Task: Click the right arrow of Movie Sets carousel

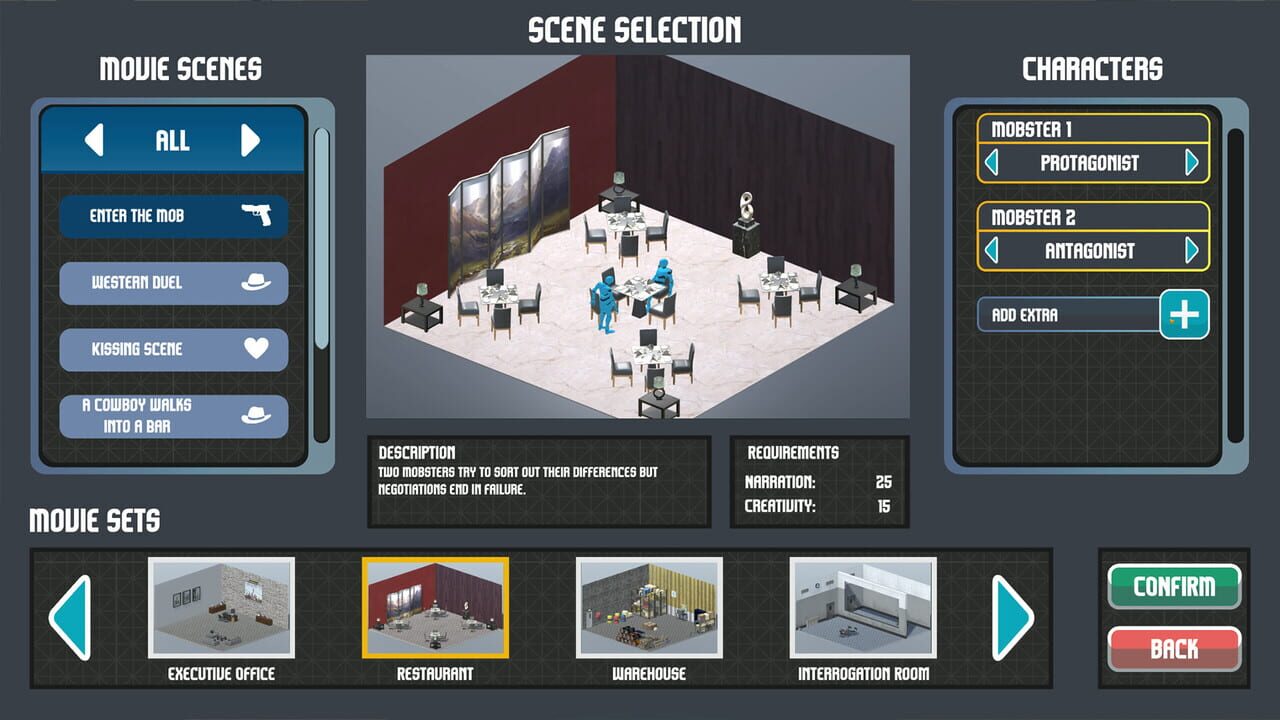Action: click(1013, 618)
